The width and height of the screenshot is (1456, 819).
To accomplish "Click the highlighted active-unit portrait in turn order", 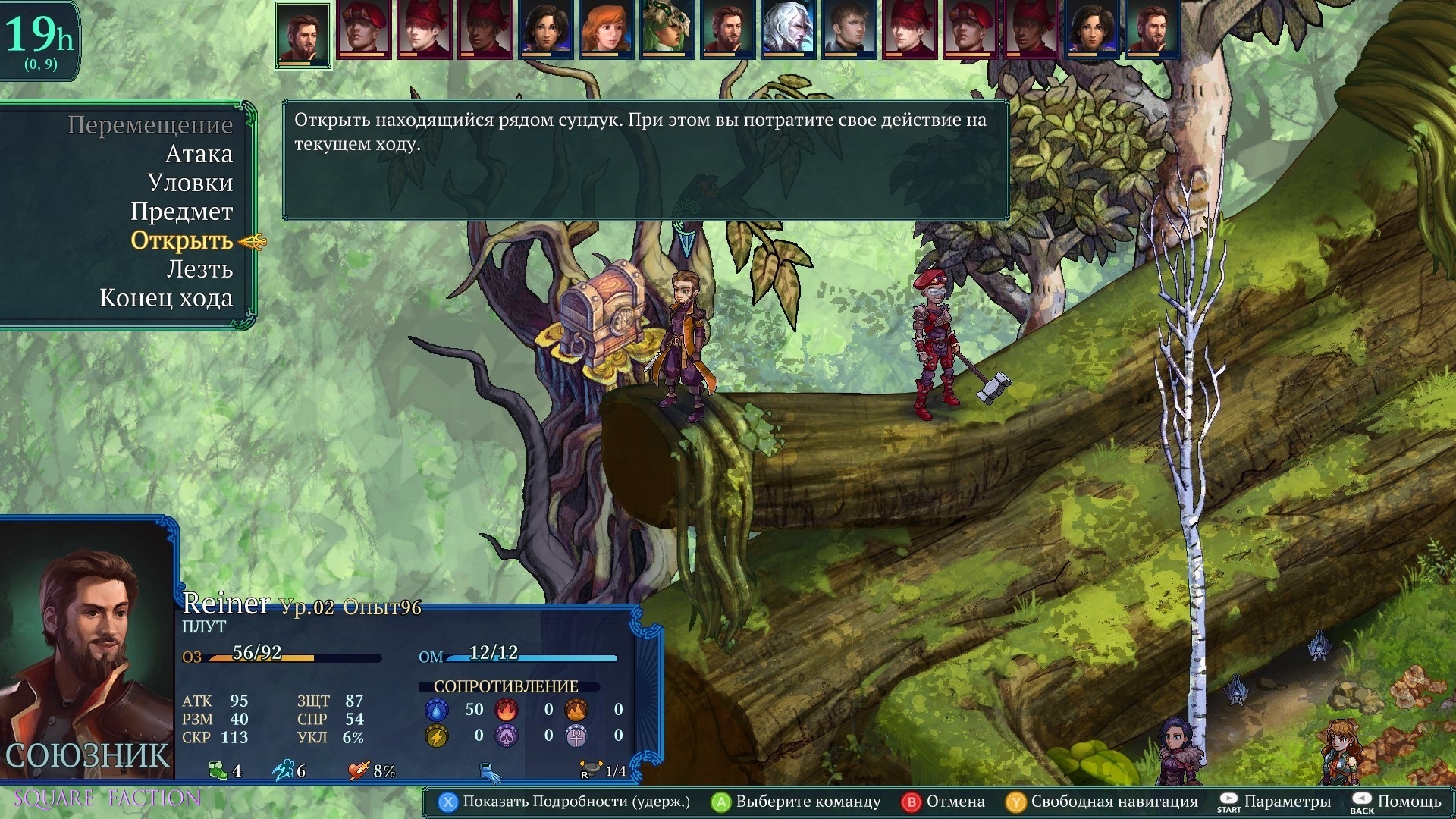I will click(303, 34).
